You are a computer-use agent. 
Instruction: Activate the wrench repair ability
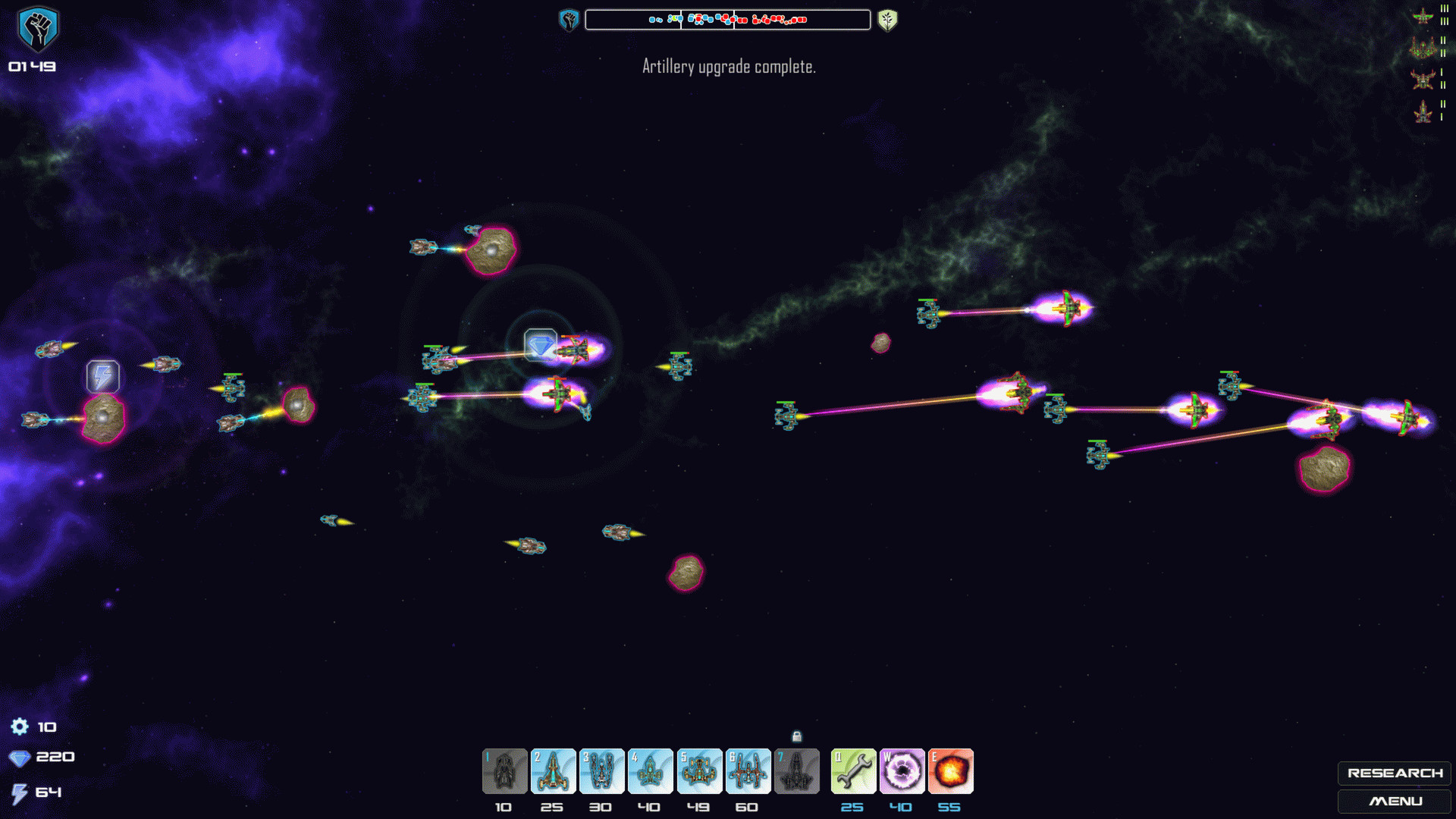(x=853, y=771)
